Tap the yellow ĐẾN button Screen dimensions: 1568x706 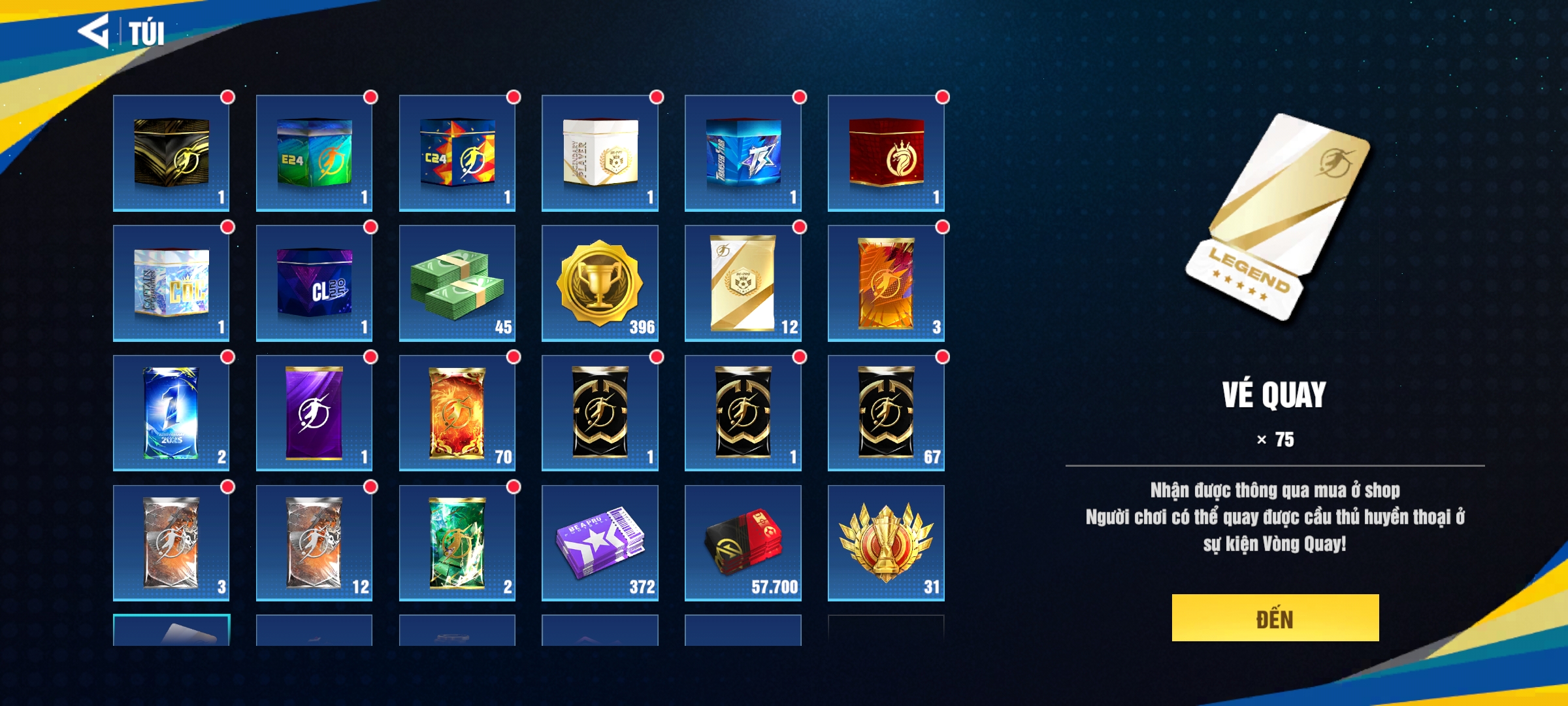click(x=1275, y=618)
